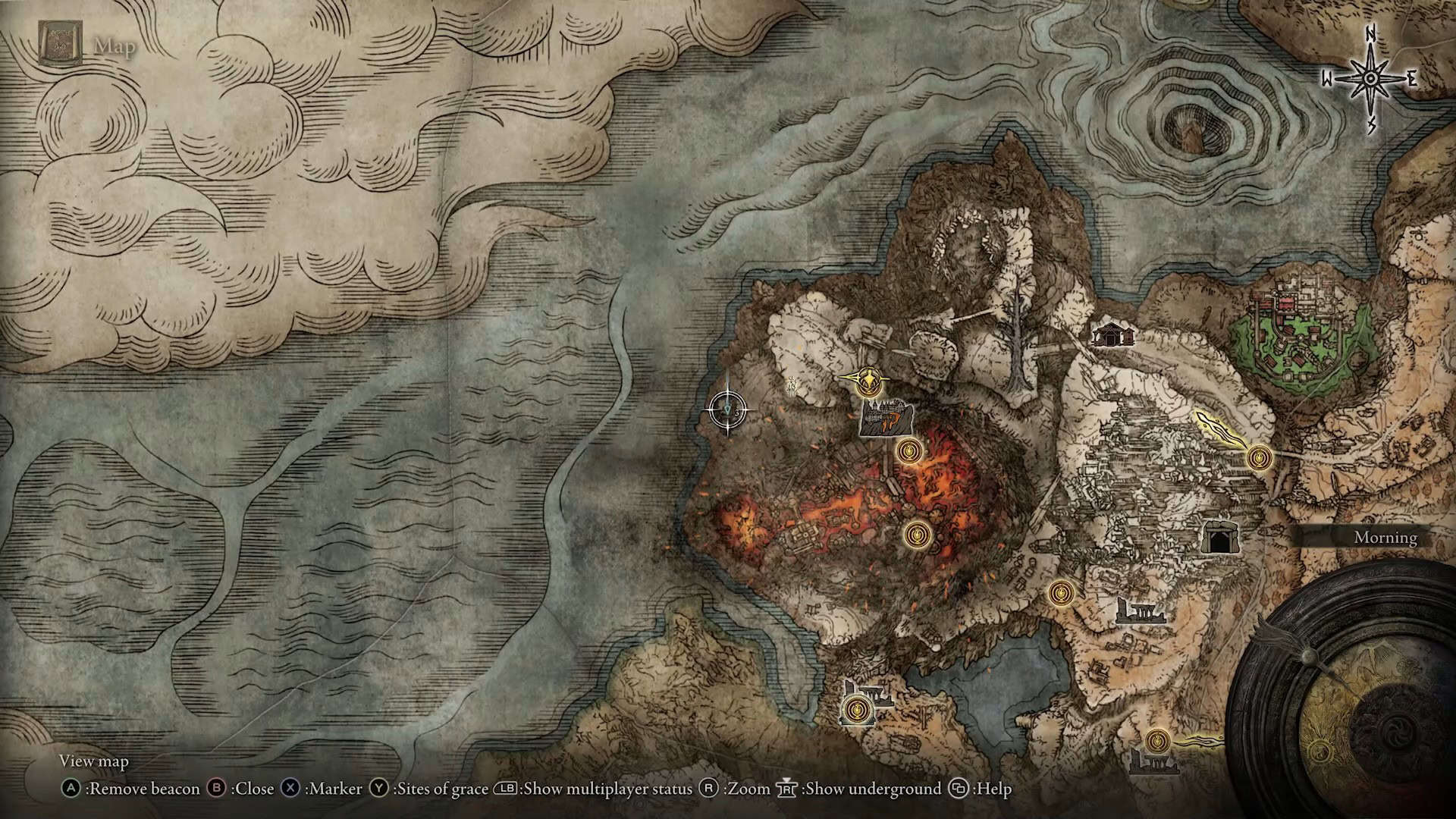This screenshot has height=819, width=1456.
Task: Select the grace just beneath Volcano Manor icon
Action: [908, 452]
